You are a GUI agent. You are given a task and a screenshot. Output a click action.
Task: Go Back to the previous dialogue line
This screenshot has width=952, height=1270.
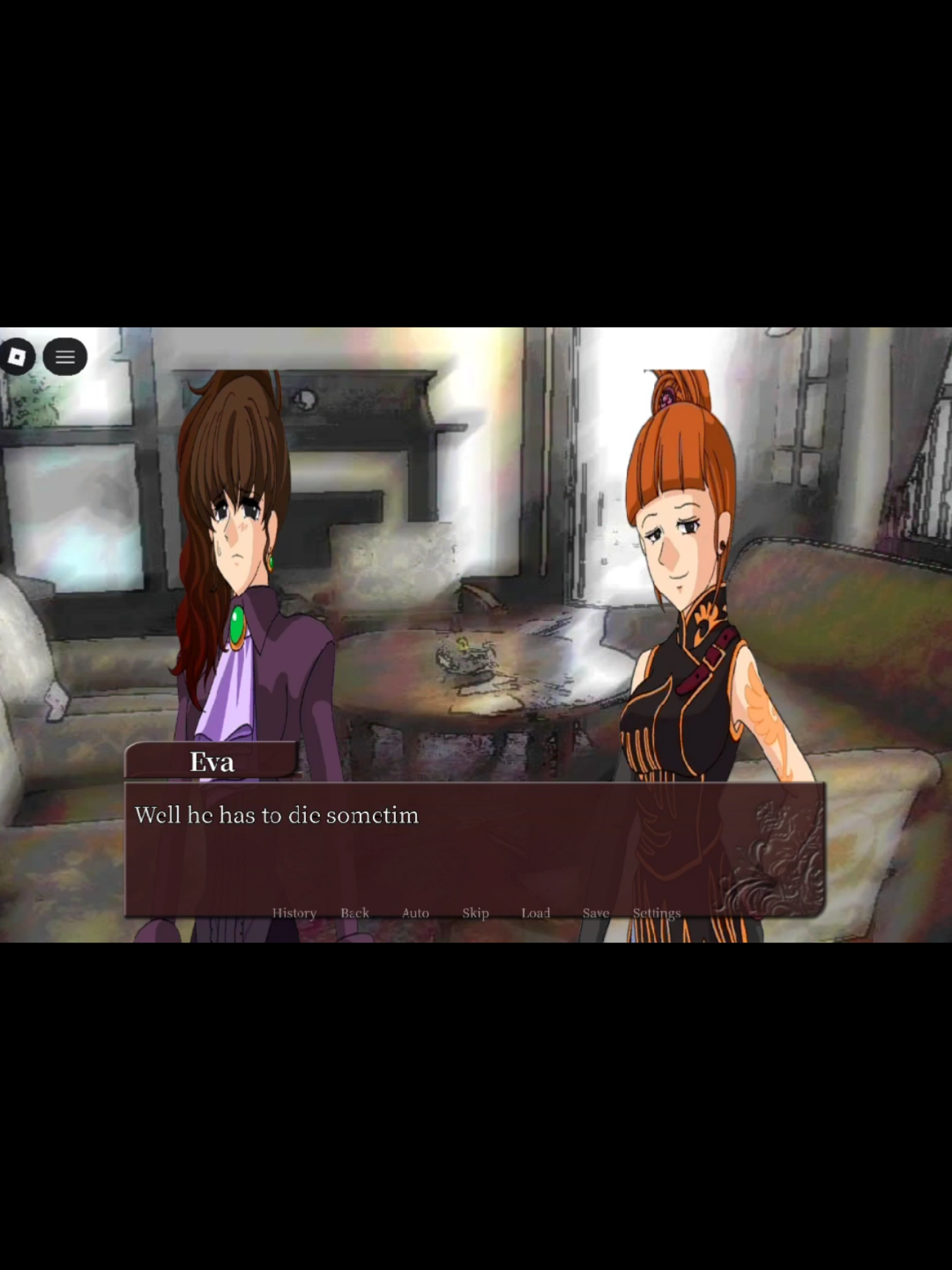pos(355,912)
